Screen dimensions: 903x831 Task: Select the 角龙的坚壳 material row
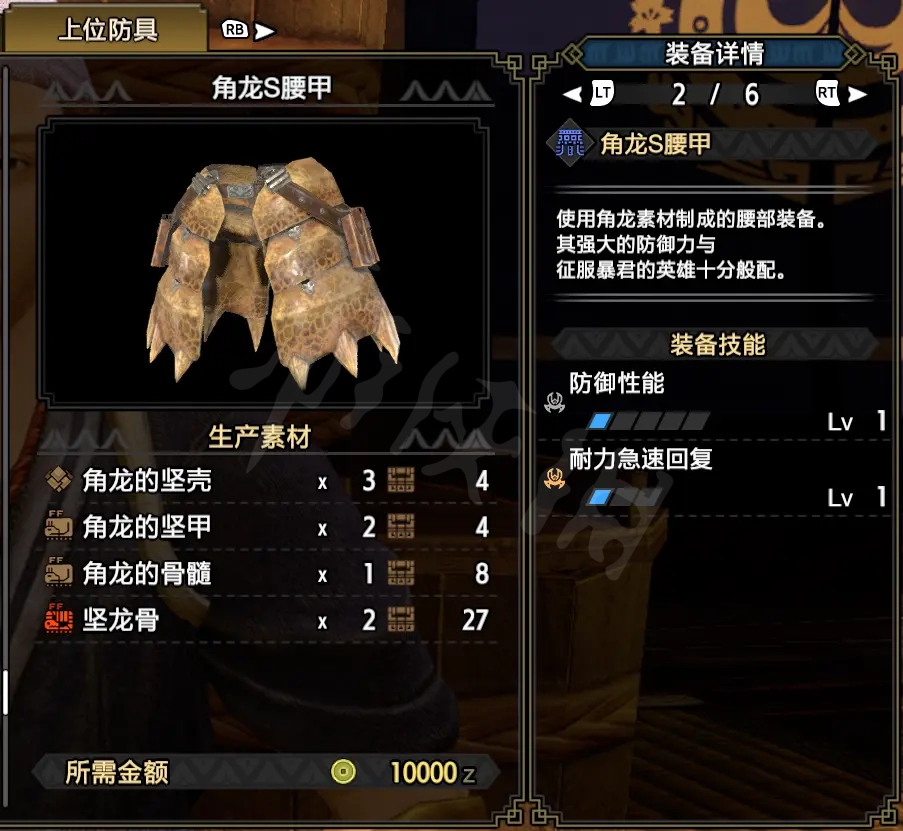pos(266,481)
